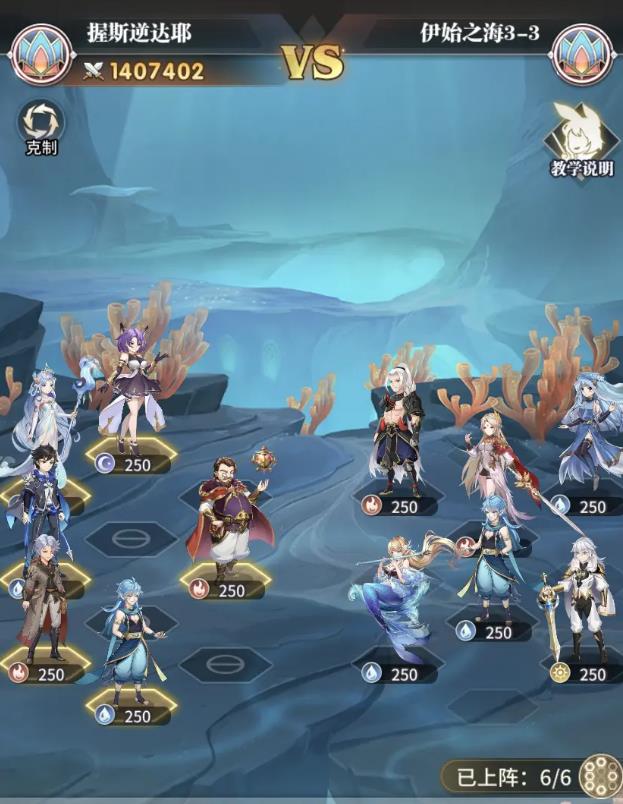Click the player avatar beside 握斯逆达耶

40,53
